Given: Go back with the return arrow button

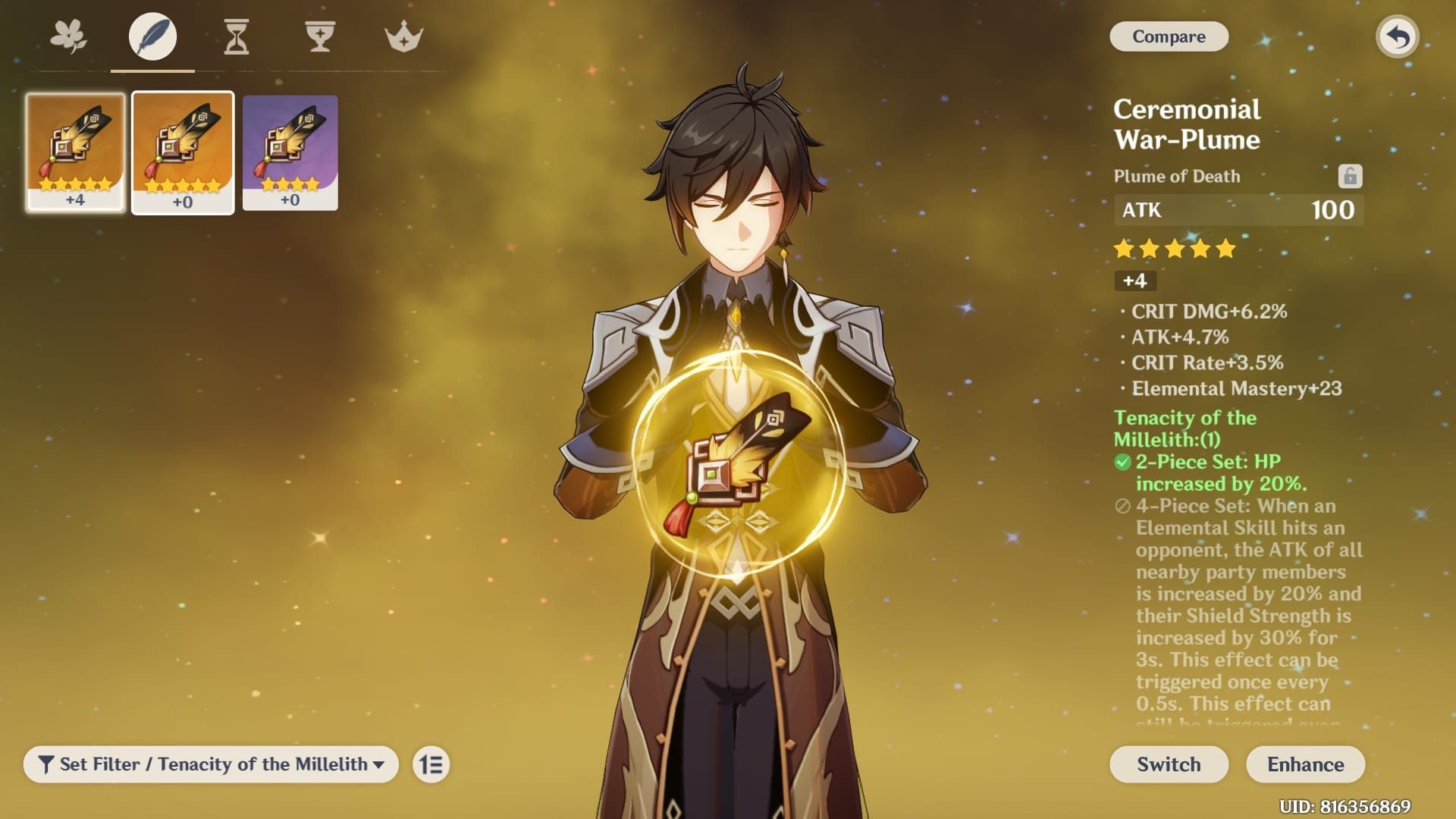Looking at the screenshot, I should point(1397,36).
